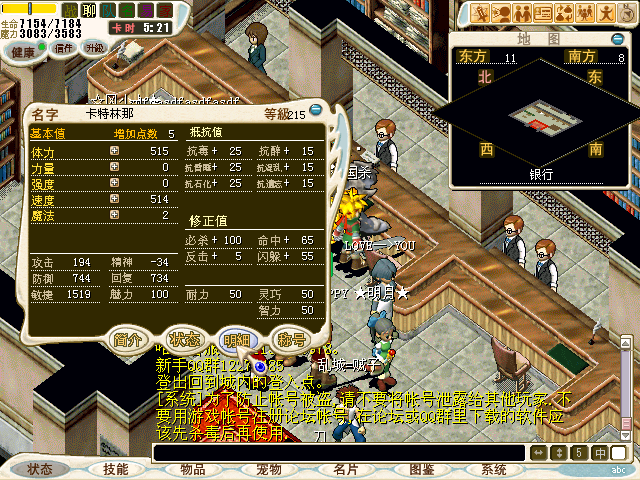
Task: Open the 图鉴 album menu
Action: point(421,469)
